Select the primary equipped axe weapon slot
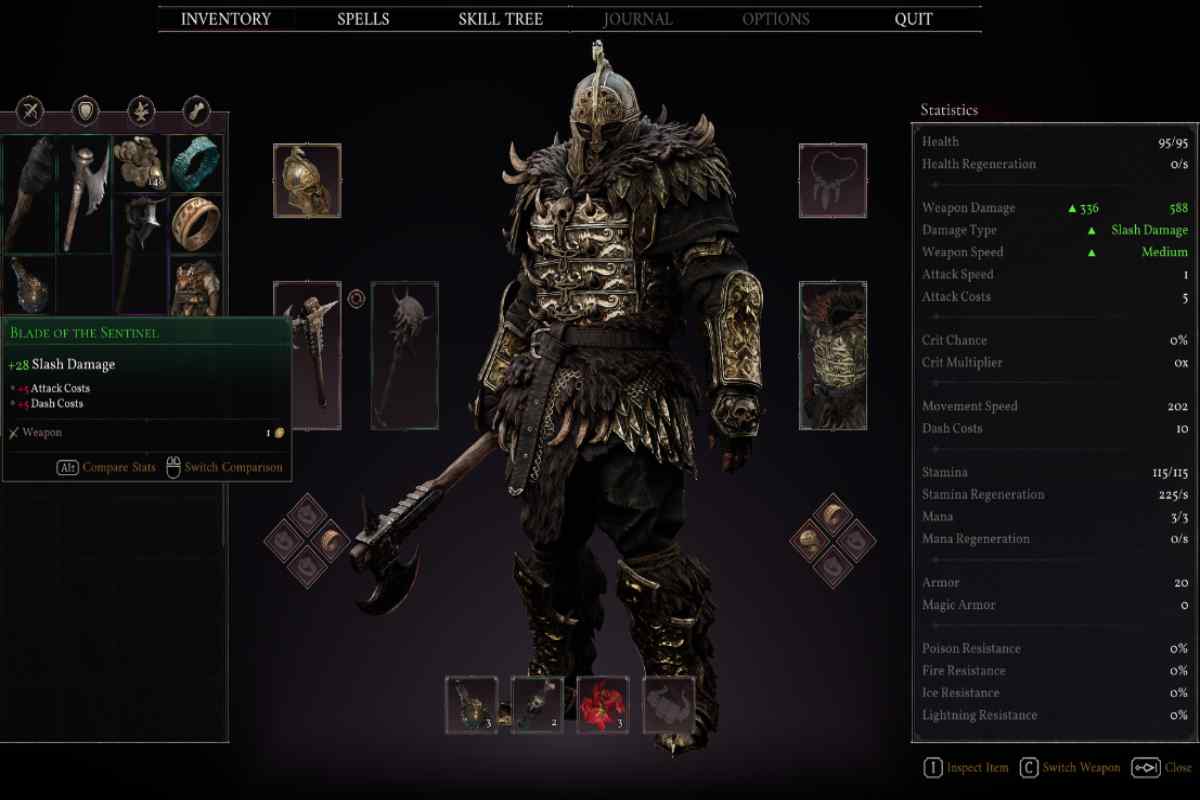Screen dimensions: 1200x800 pos(307,354)
